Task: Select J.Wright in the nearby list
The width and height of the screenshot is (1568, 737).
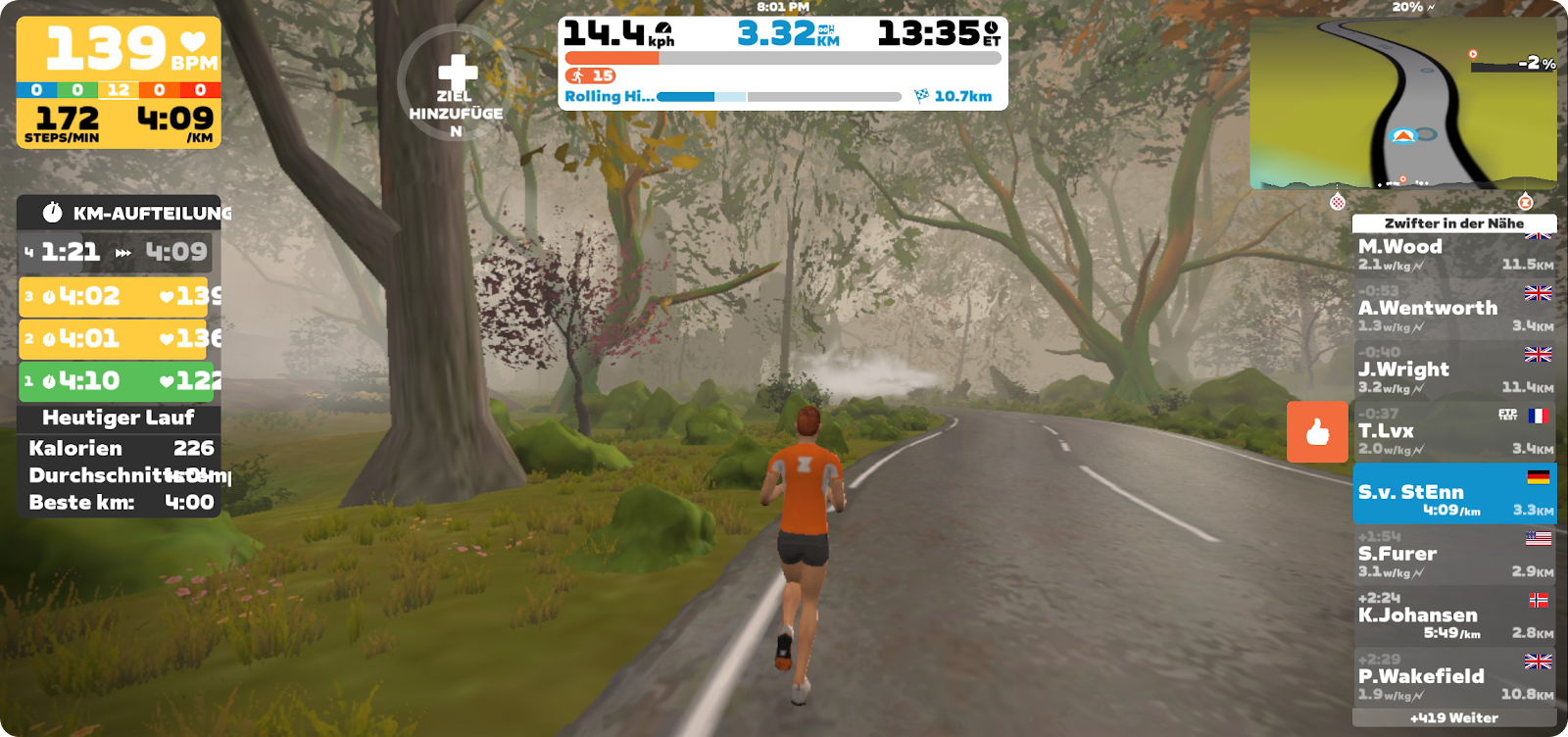Action: point(1453,372)
